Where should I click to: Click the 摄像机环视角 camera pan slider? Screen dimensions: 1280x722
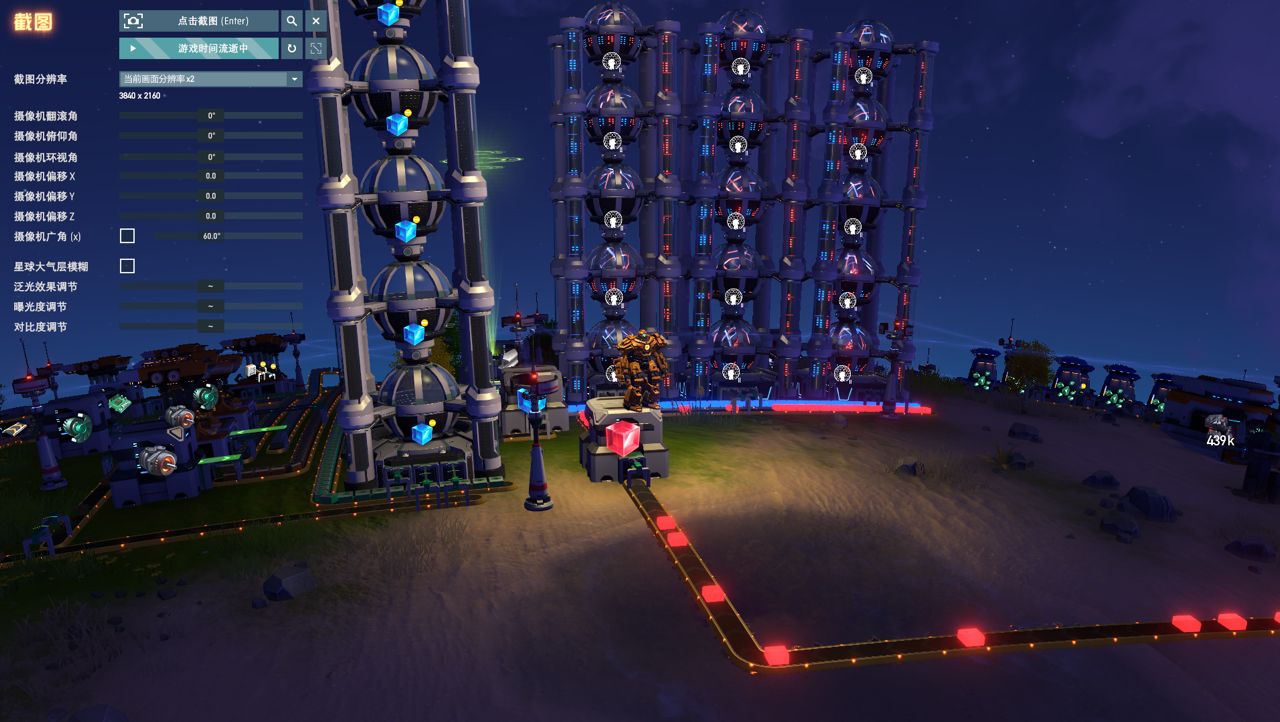(211, 157)
